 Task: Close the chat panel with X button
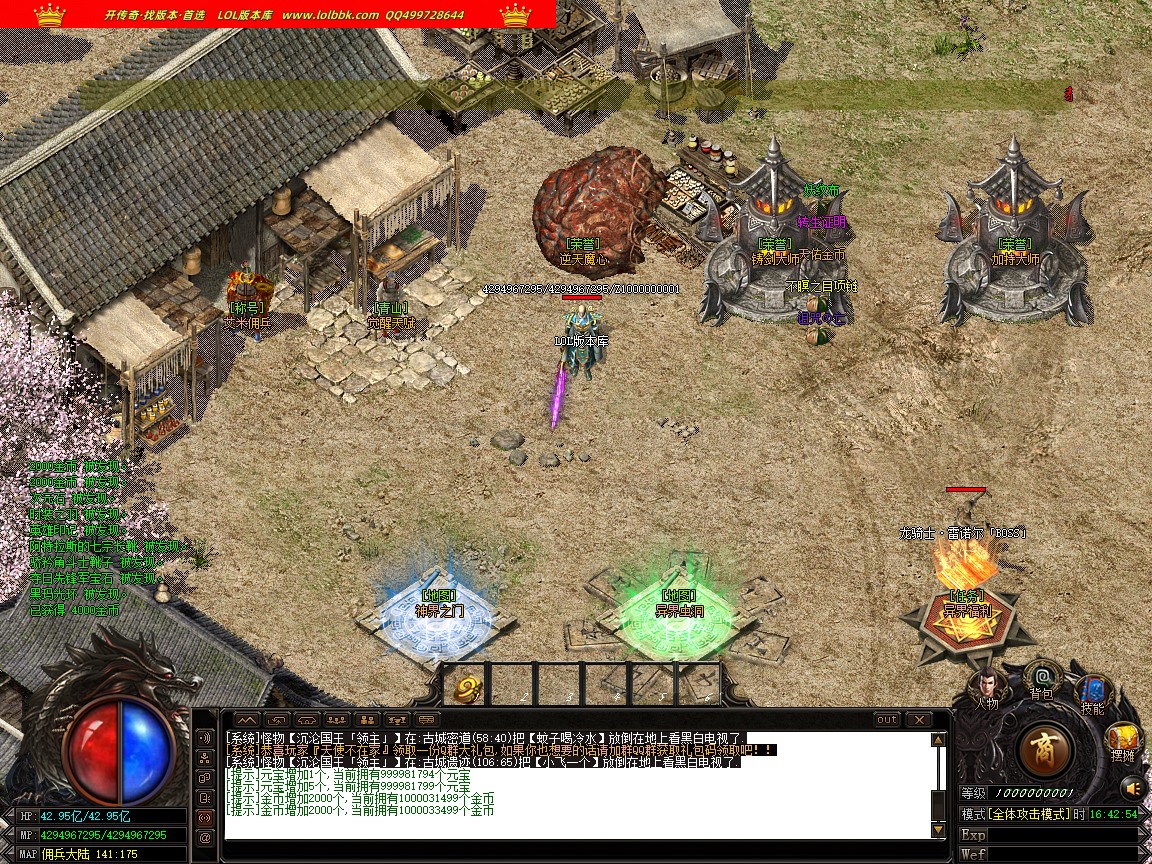pos(918,720)
